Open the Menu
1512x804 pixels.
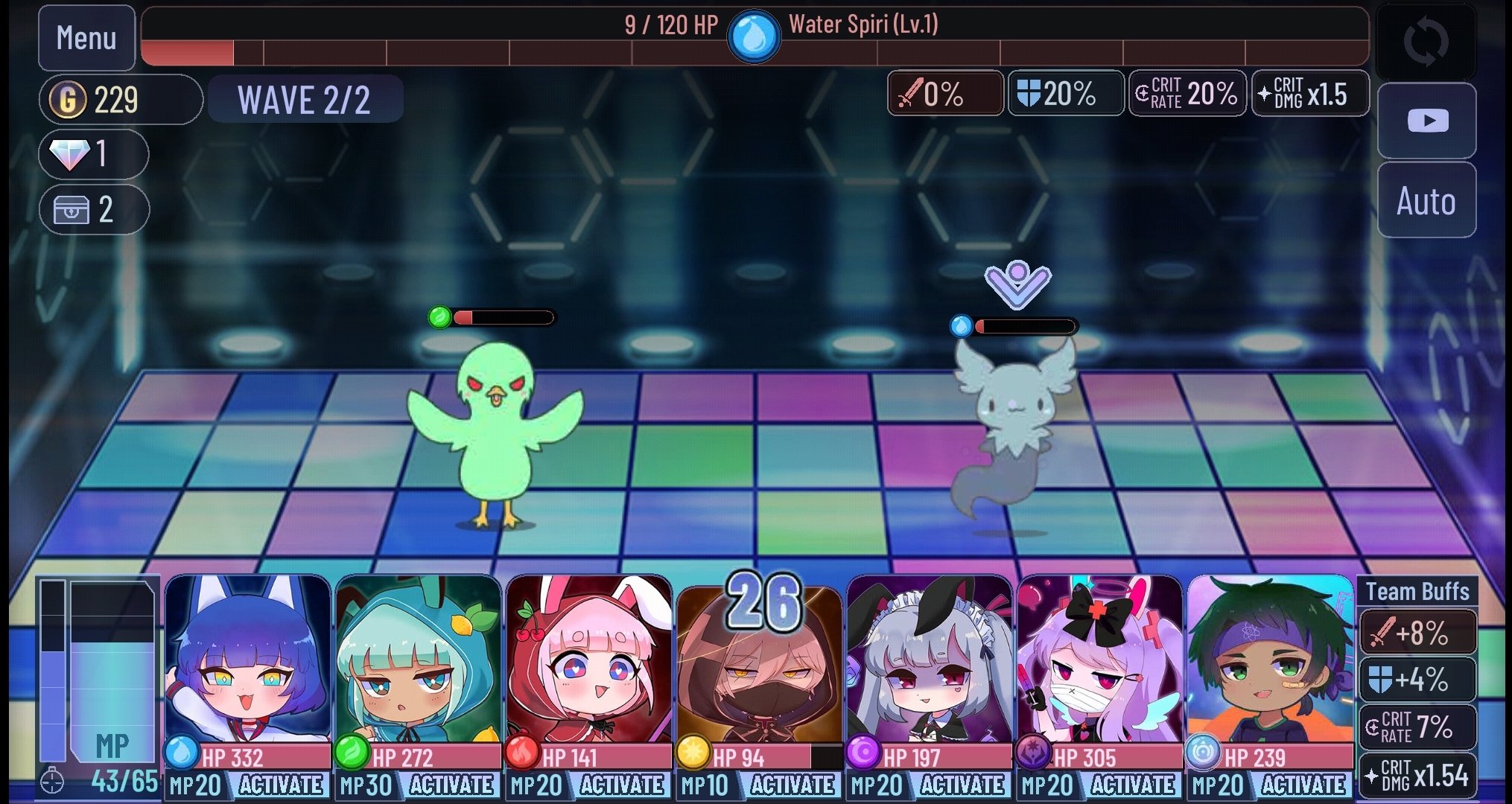(x=86, y=37)
